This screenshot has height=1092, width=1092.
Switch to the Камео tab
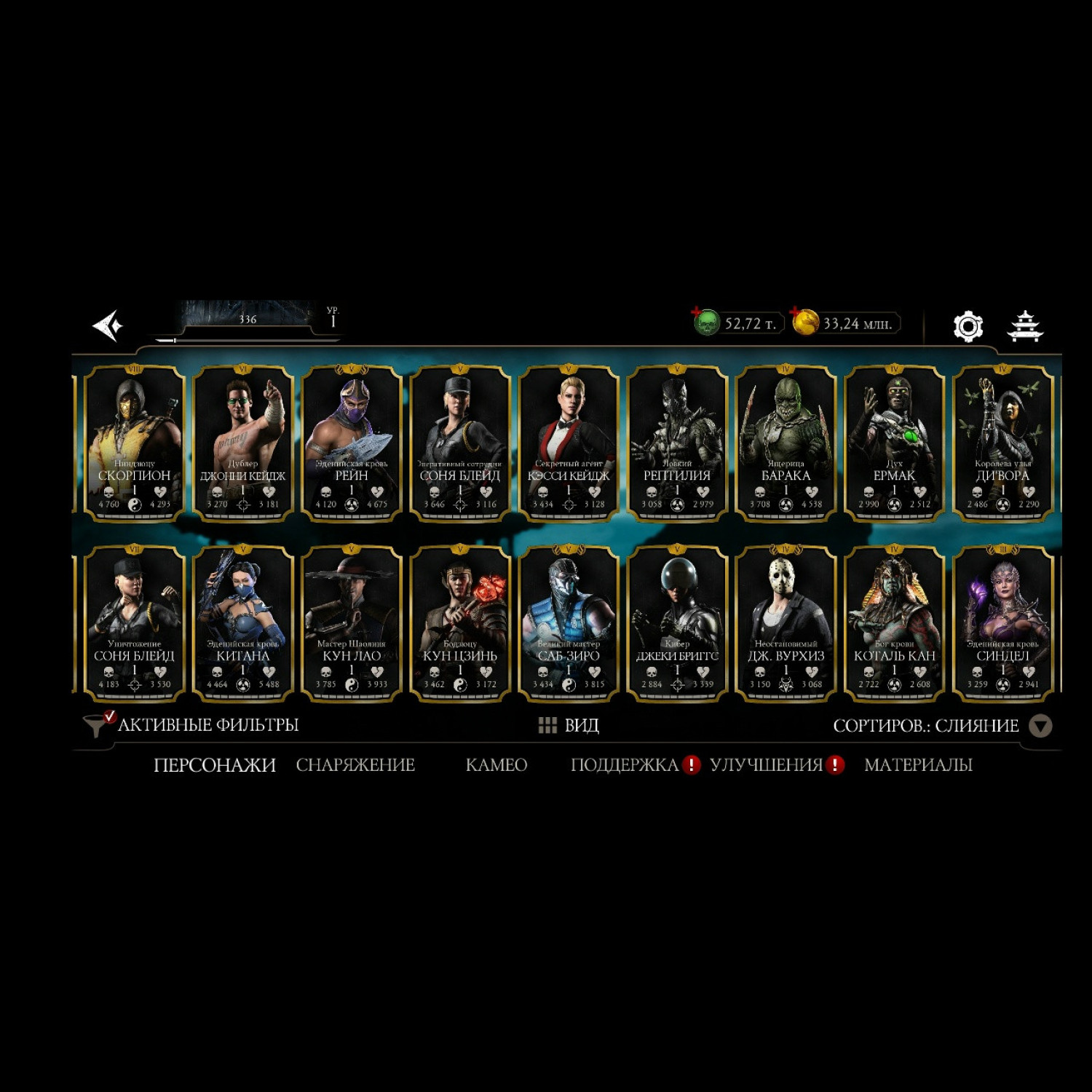[x=496, y=765]
